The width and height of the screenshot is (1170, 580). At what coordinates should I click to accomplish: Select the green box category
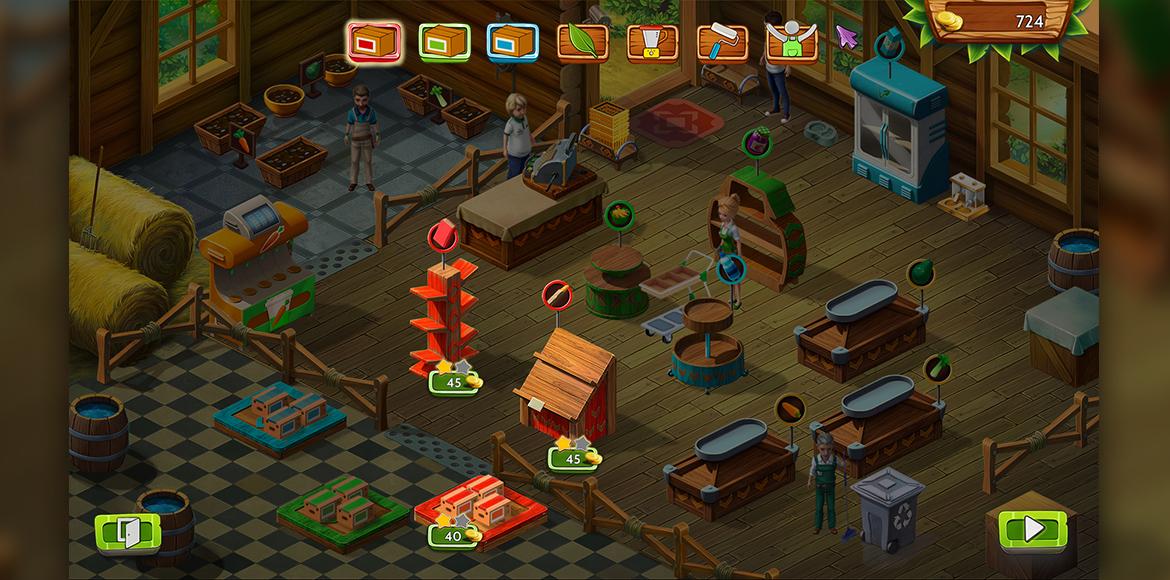444,42
